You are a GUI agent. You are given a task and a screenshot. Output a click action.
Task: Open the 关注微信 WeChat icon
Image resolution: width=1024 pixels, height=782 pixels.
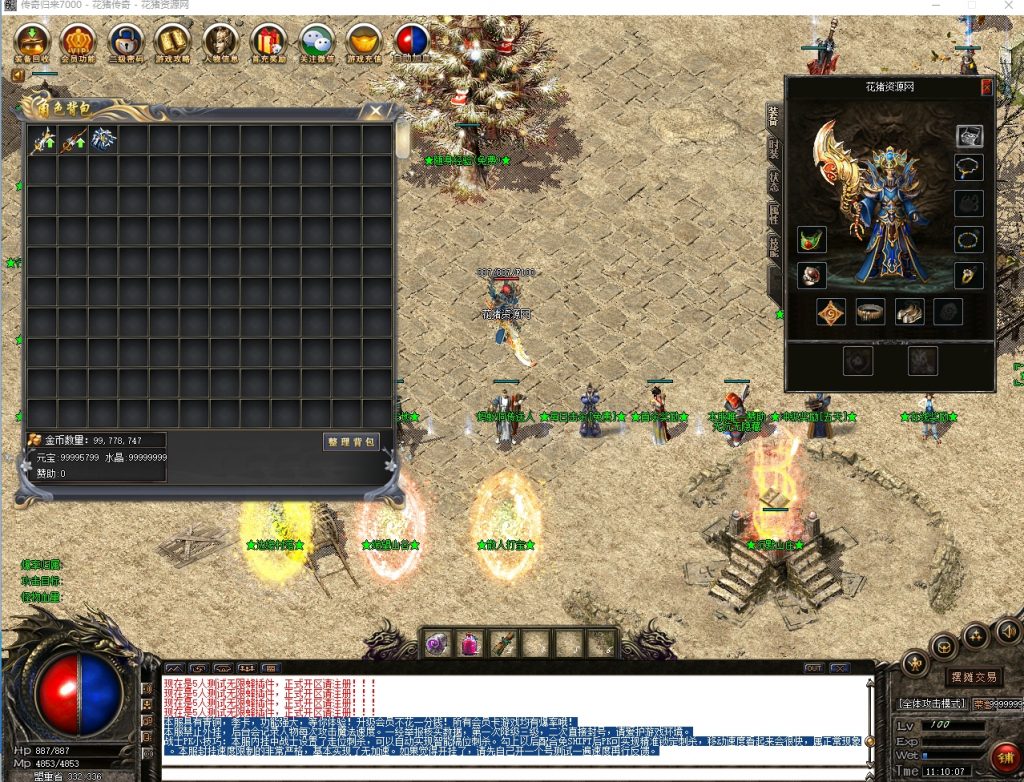[x=316, y=41]
